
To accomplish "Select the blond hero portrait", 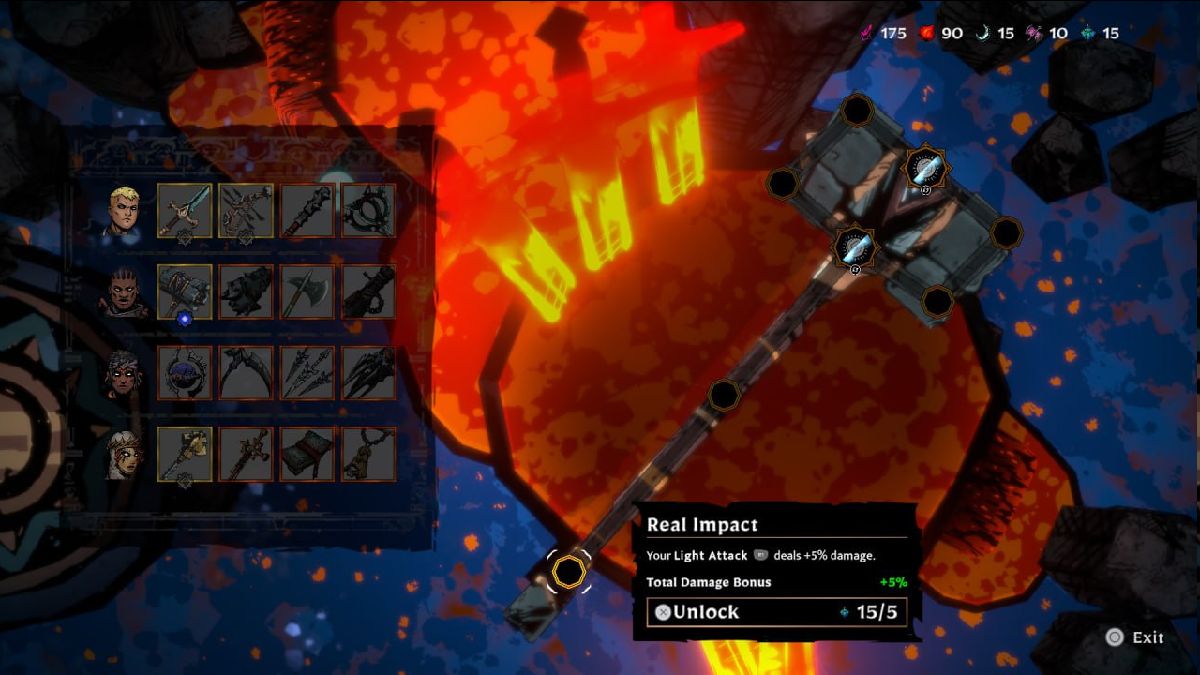I will (x=125, y=209).
